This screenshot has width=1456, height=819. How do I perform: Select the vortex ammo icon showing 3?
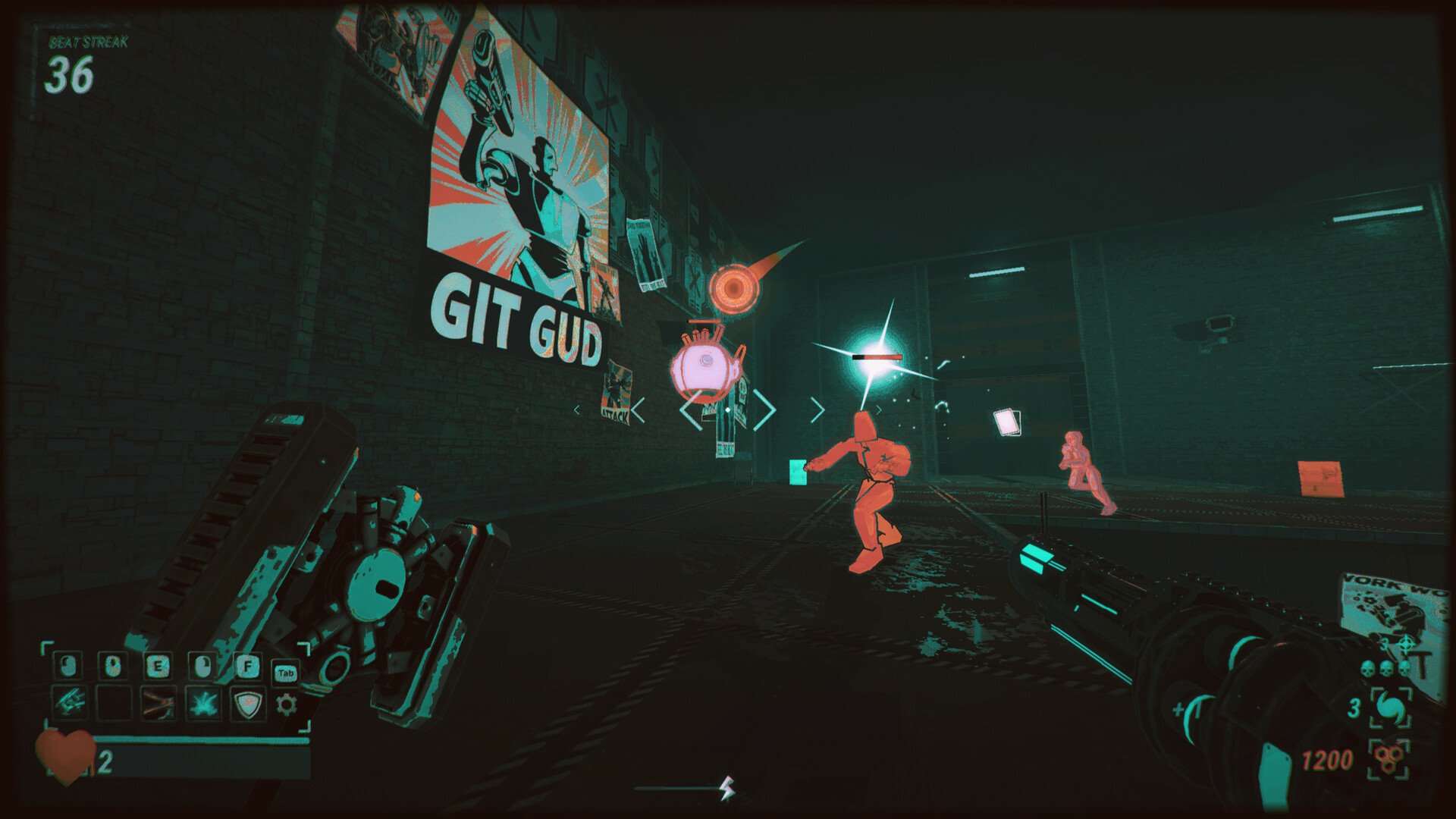tap(1391, 708)
